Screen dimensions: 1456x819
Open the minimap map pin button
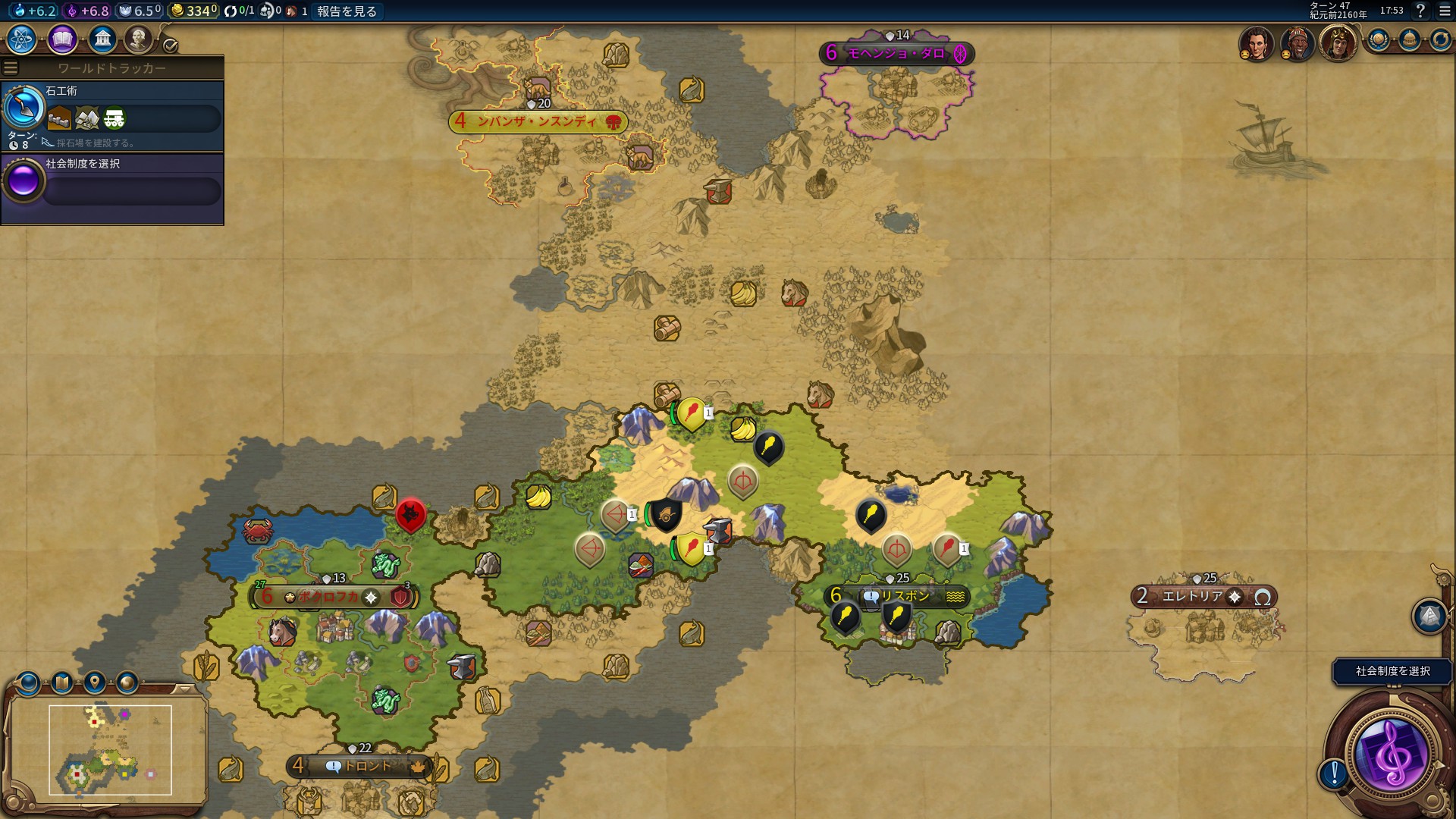pyautogui.click(x=94, y=683)
